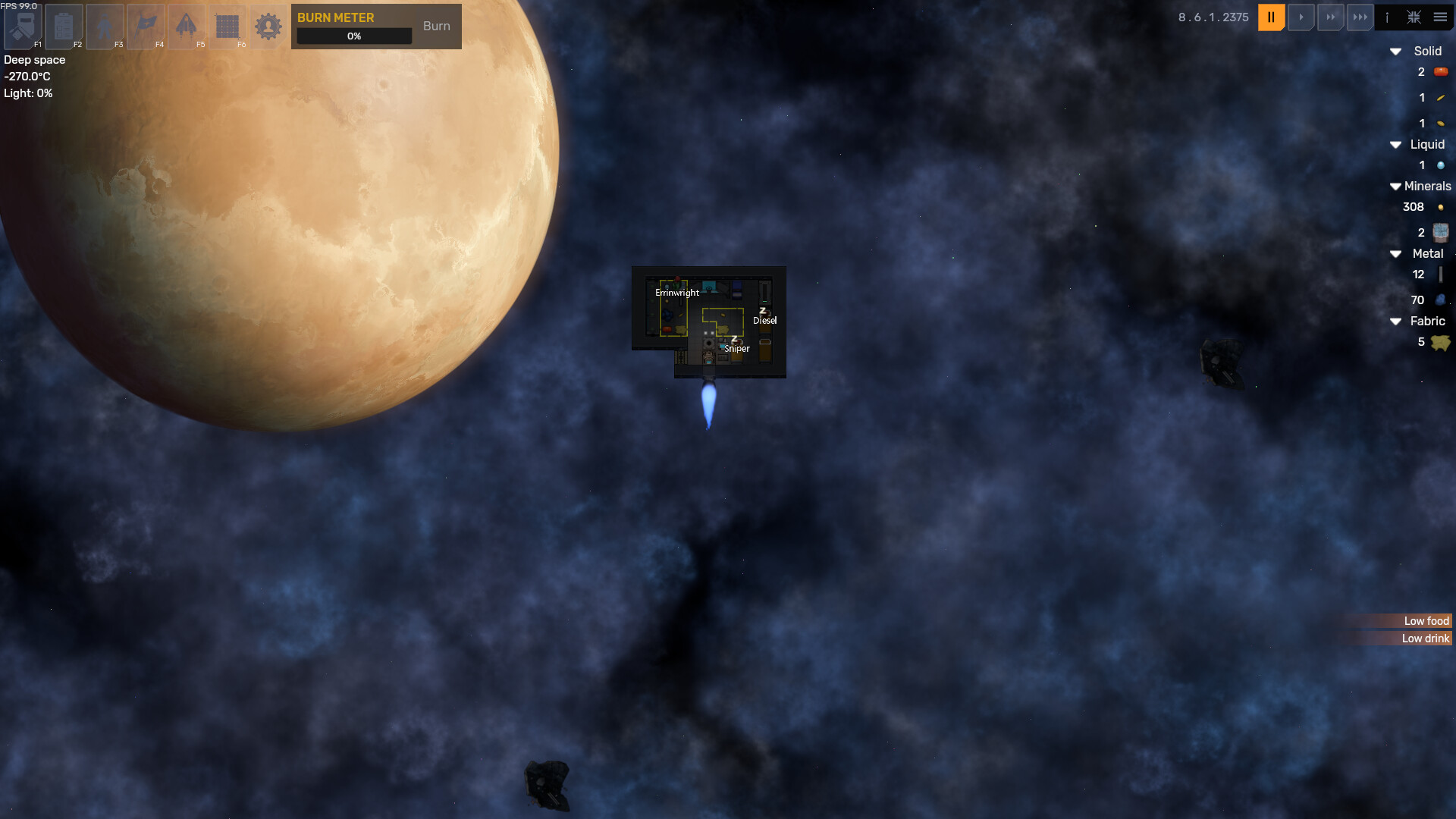The width and height of the screenshot is (1456, 819).
Task: Open the build menu with welding mask icon
Action: (23, 27)
